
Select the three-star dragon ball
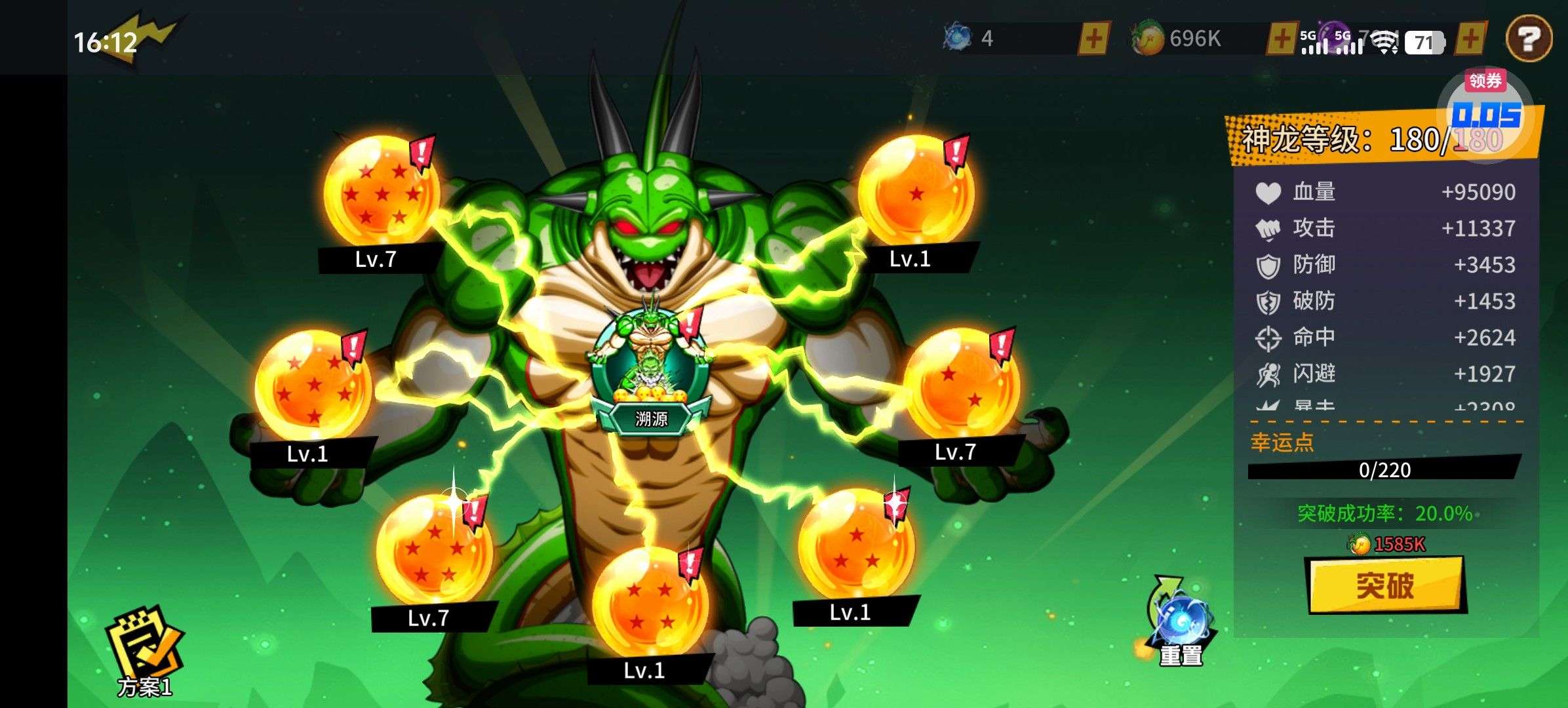pyautogui.click(x=856, y=544)
